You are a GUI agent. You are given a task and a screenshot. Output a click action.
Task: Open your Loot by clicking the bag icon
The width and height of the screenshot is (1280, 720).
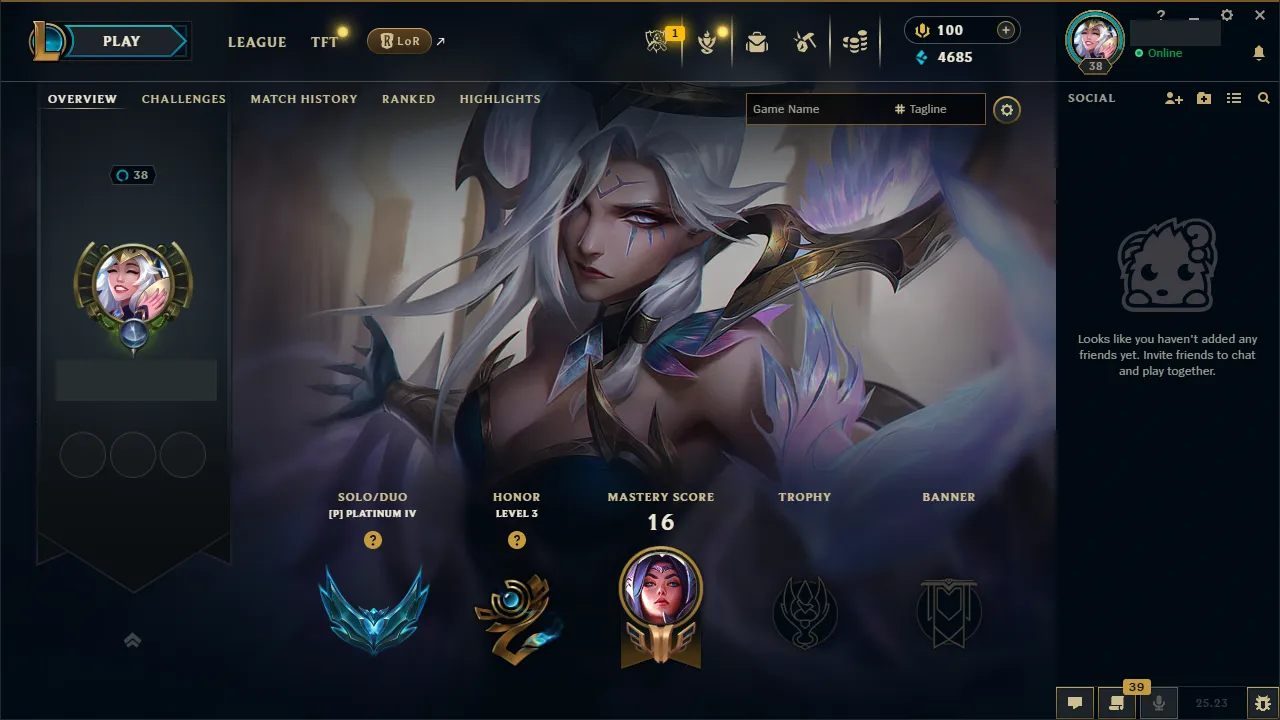pyautogui.click(x=756, y=41)
